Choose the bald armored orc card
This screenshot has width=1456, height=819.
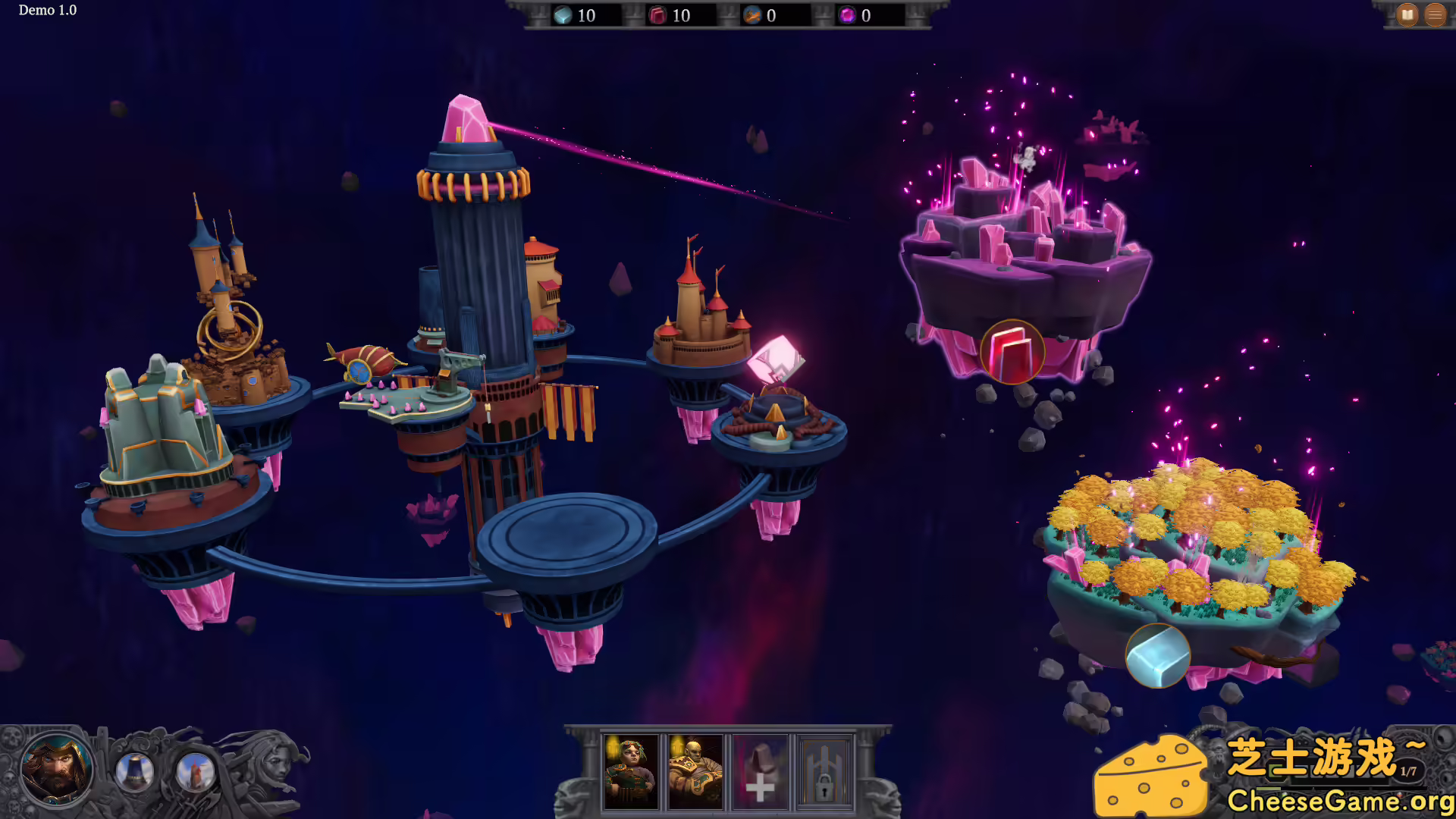[695, 772]
